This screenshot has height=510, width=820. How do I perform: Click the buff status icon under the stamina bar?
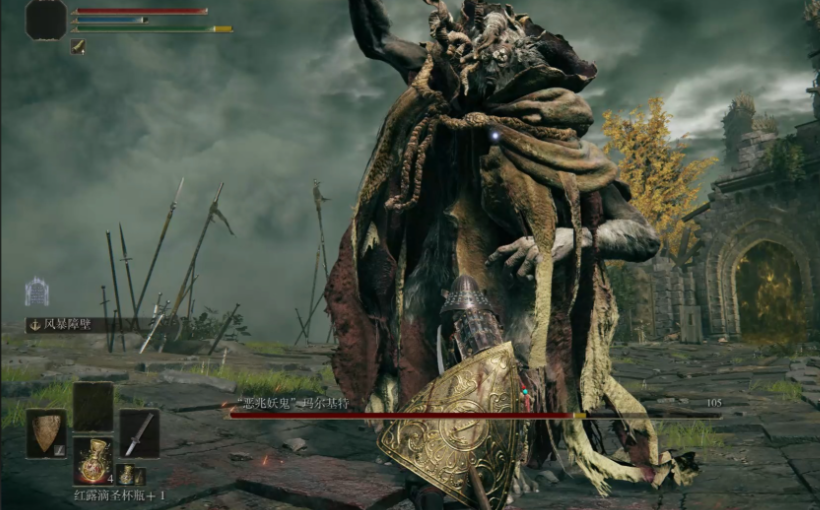pyautogui.click(x=78, y=46)
